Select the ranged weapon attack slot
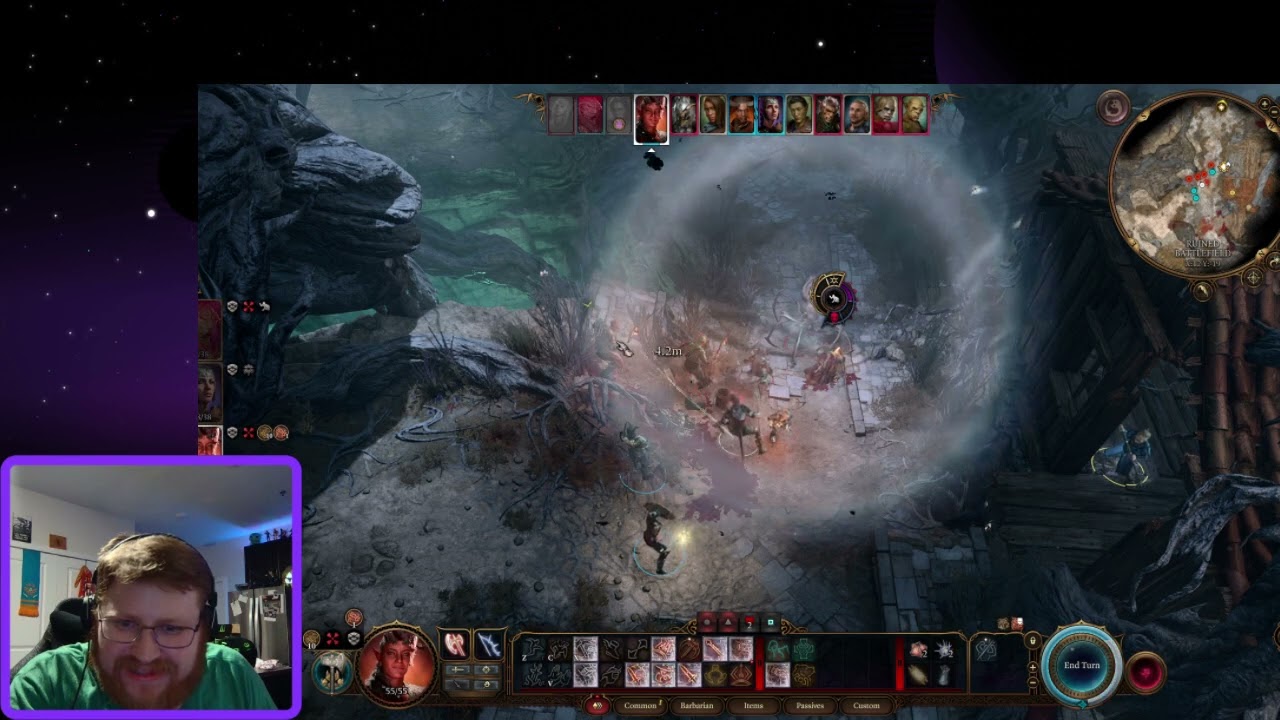 pyautogui.click(x=487, y=646)
